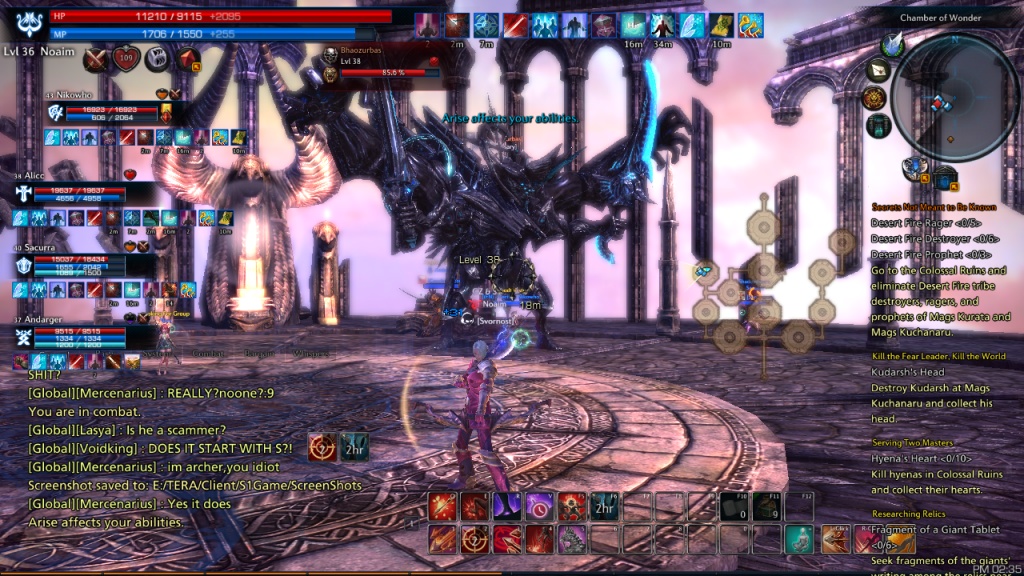Open the mail envelope icon beside the minimap
Image resolution: width=1024 pixels, height=576 pixels.
[x=879, y=70]
